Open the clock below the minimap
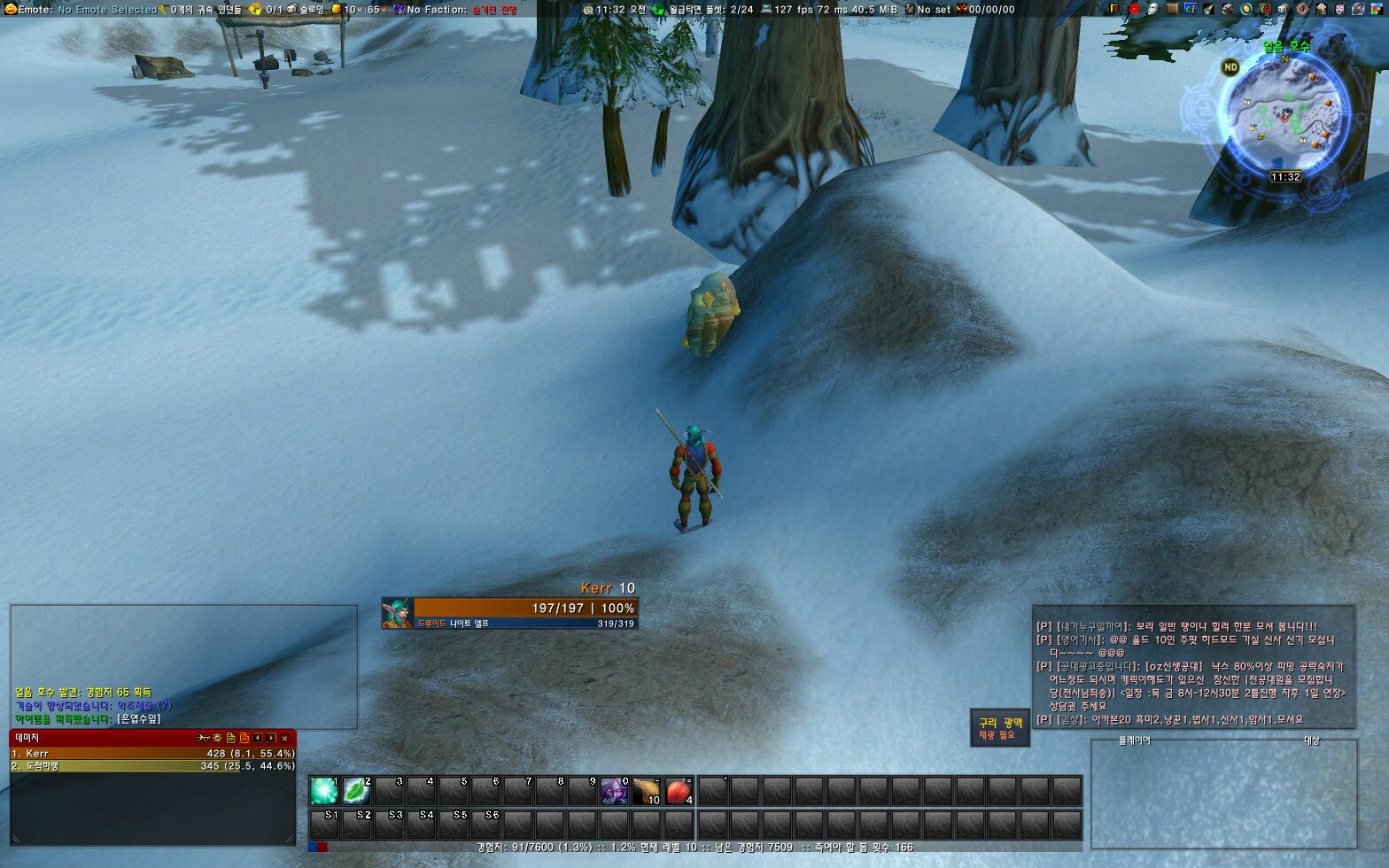This screenshot has width=1389, height=868. pyautogui.click(x=1285, y=177)
